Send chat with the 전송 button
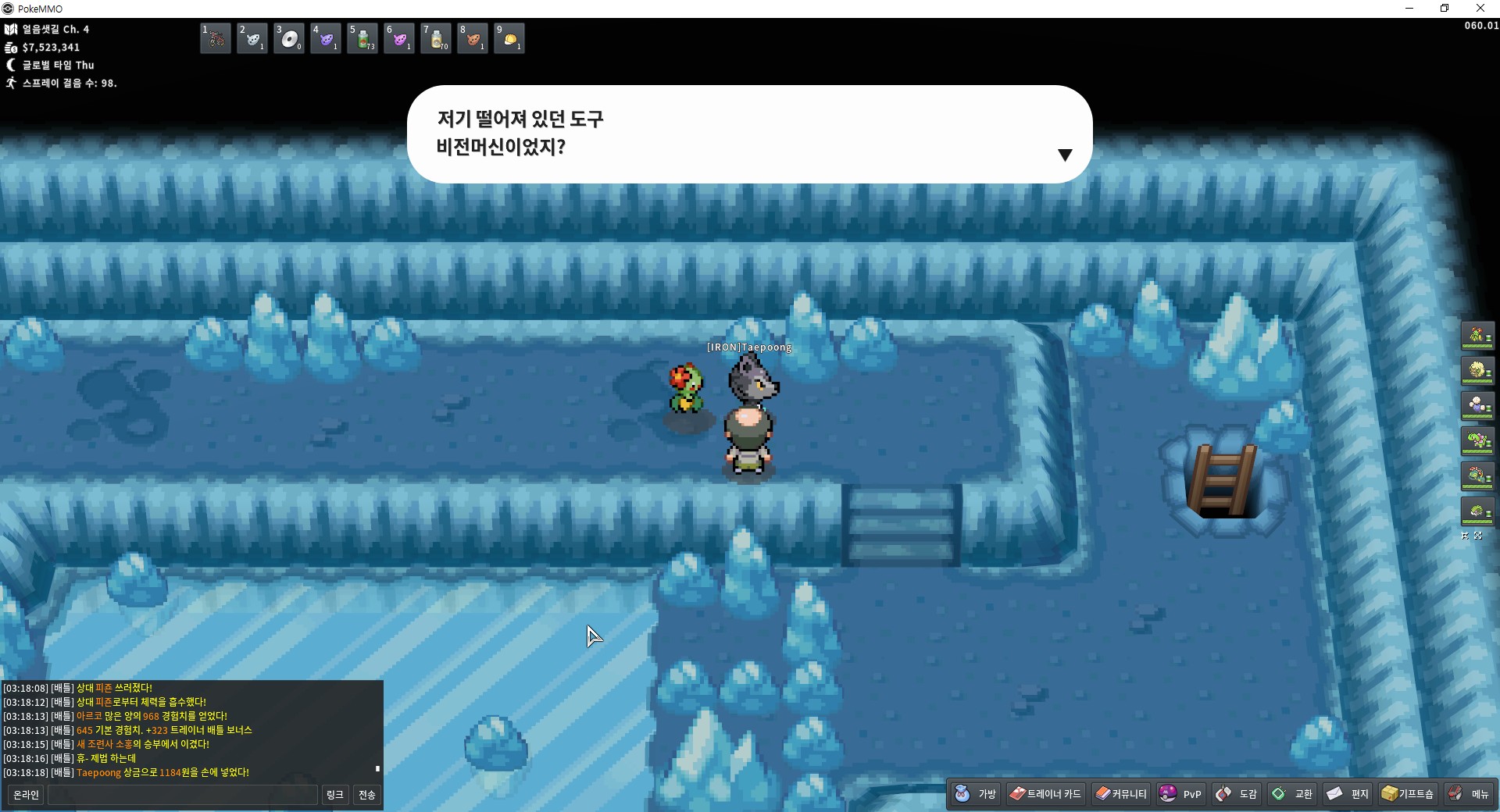This screenshot has width=1500, height=812. coord(366,795)
